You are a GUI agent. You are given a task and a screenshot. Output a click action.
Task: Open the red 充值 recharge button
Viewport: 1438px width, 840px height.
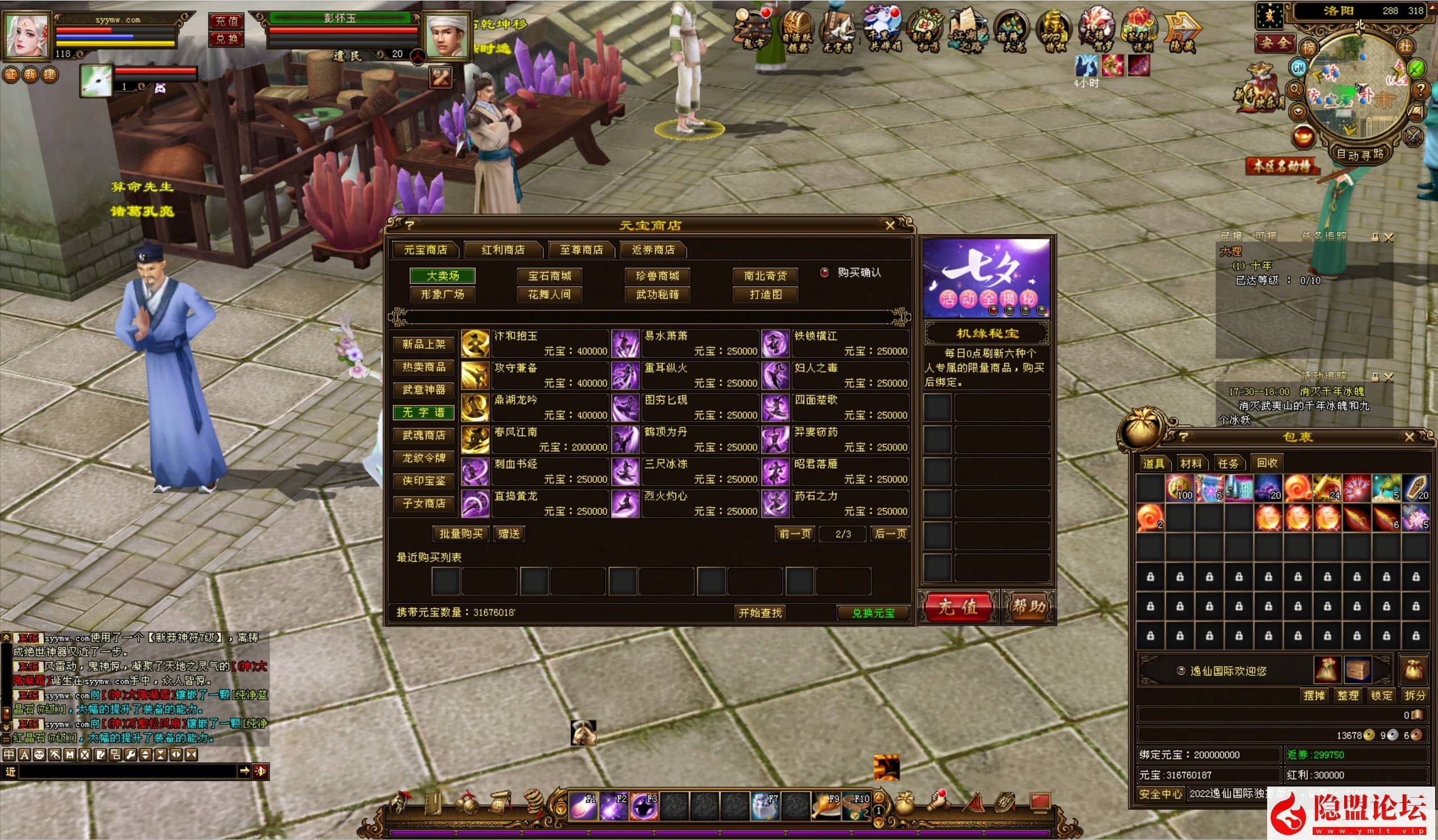click(958, 607)
